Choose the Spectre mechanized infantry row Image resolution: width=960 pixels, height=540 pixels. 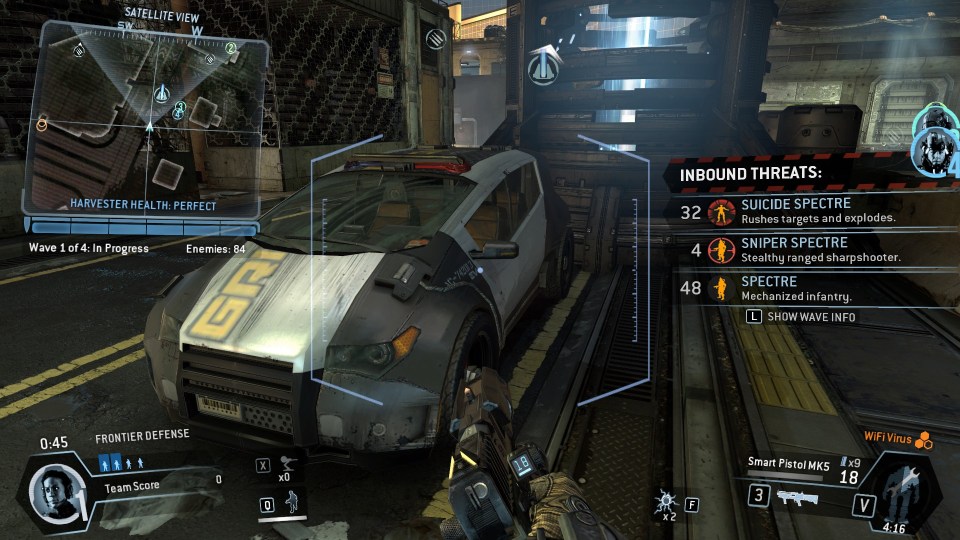(x=800, y=289)
